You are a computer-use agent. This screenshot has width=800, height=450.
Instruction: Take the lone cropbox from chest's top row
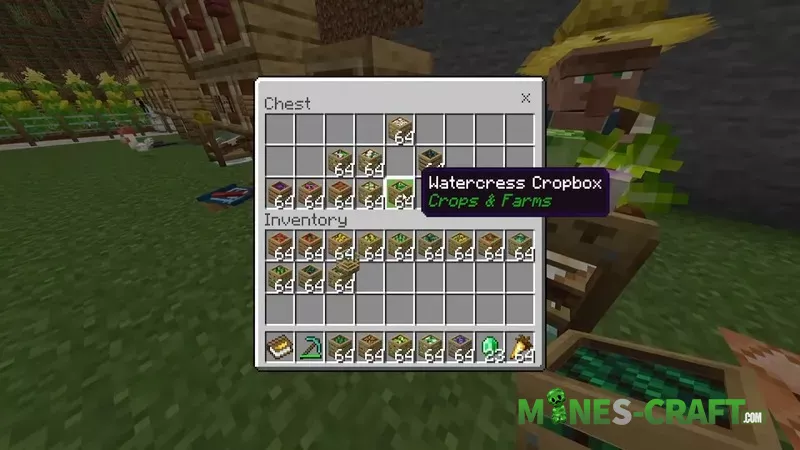click(x=400, y=129)
